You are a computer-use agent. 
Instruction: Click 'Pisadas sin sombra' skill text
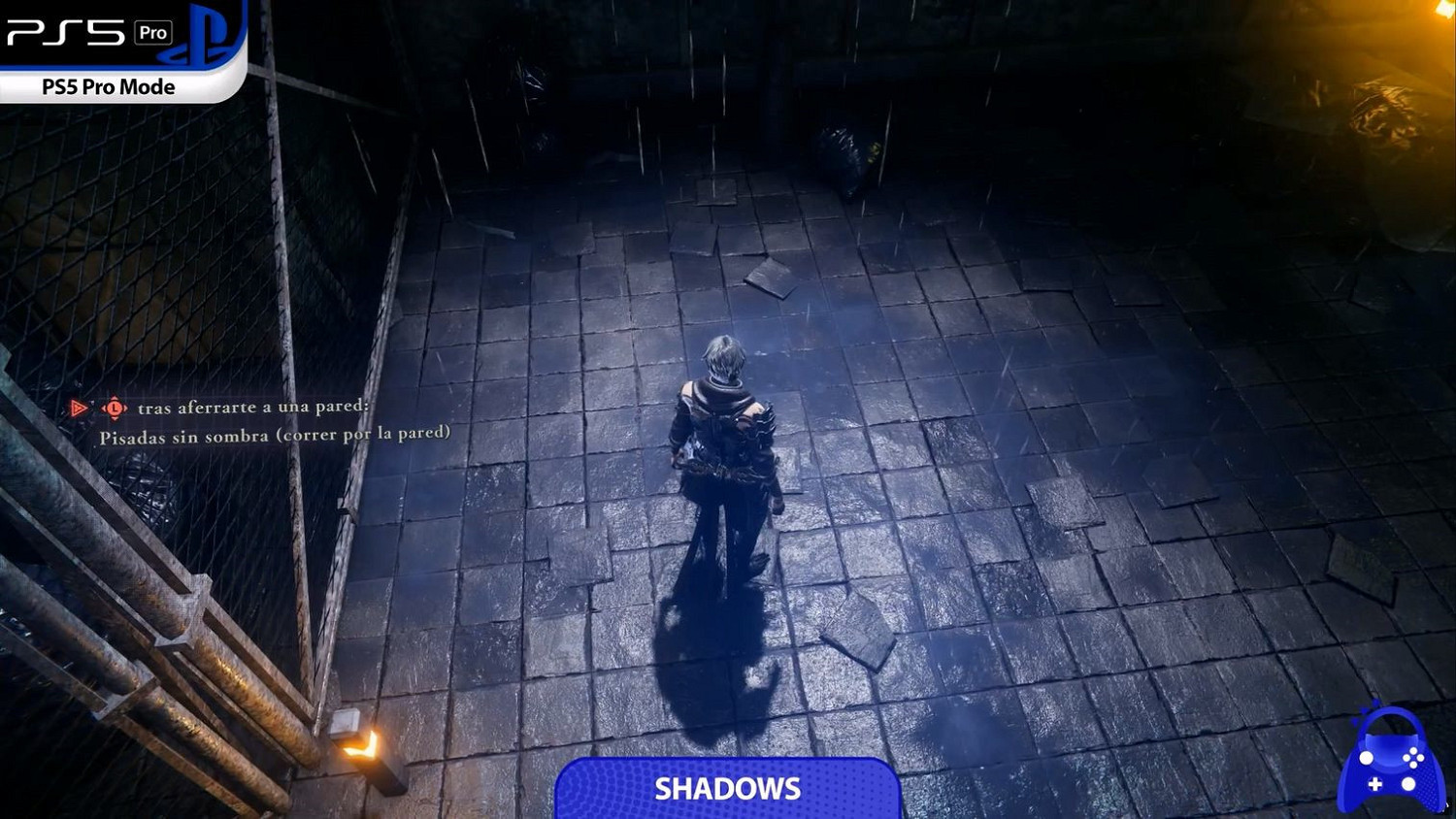(x=275, y=434)
